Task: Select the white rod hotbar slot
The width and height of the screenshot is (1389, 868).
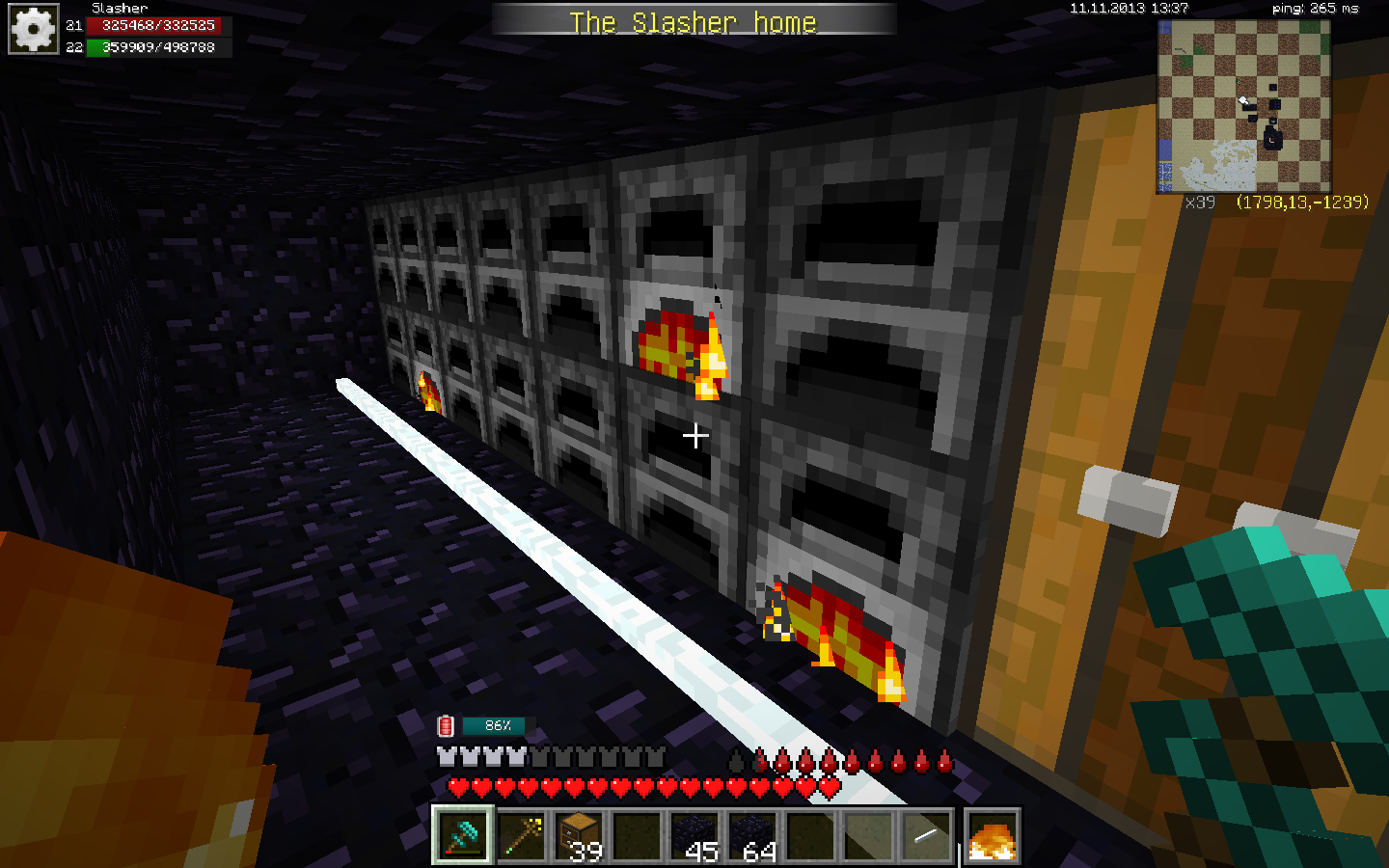Action: coord(926,835)
